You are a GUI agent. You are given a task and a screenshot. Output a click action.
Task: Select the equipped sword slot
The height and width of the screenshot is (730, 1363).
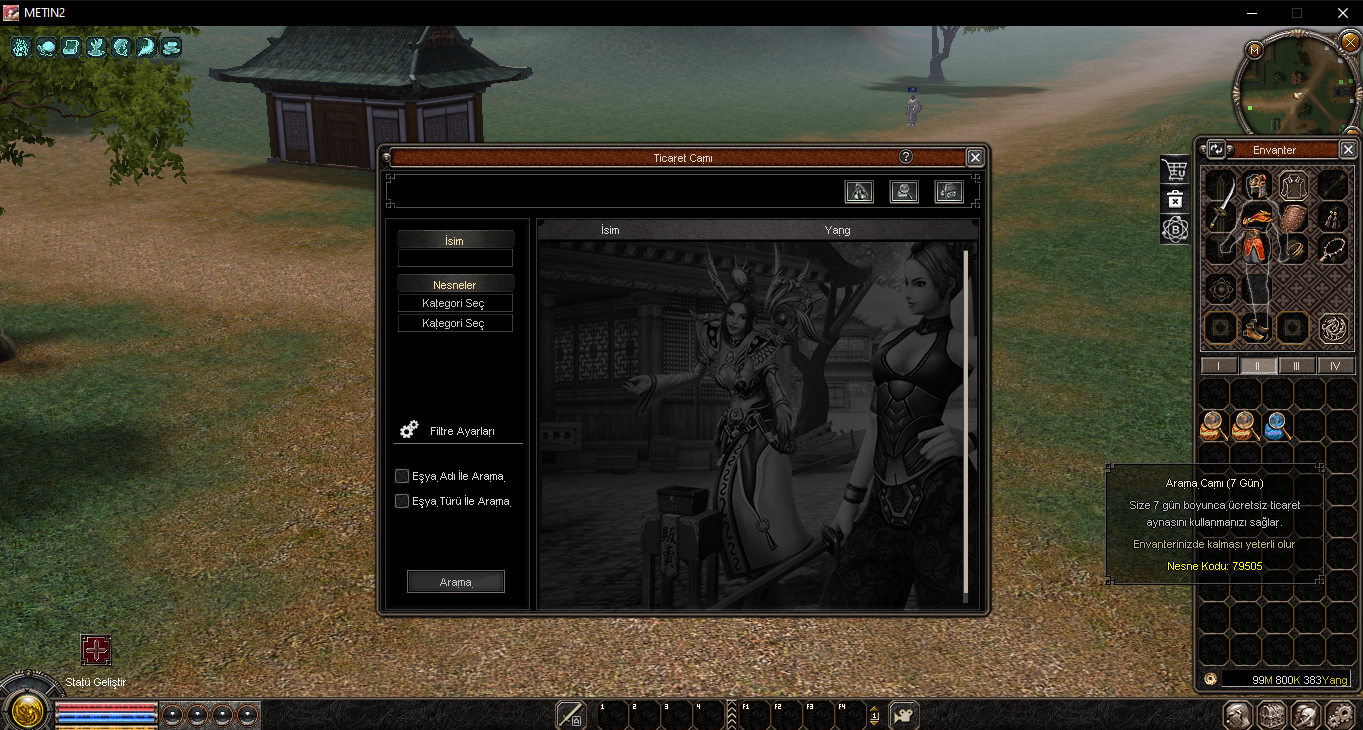tap(1222, 214)
